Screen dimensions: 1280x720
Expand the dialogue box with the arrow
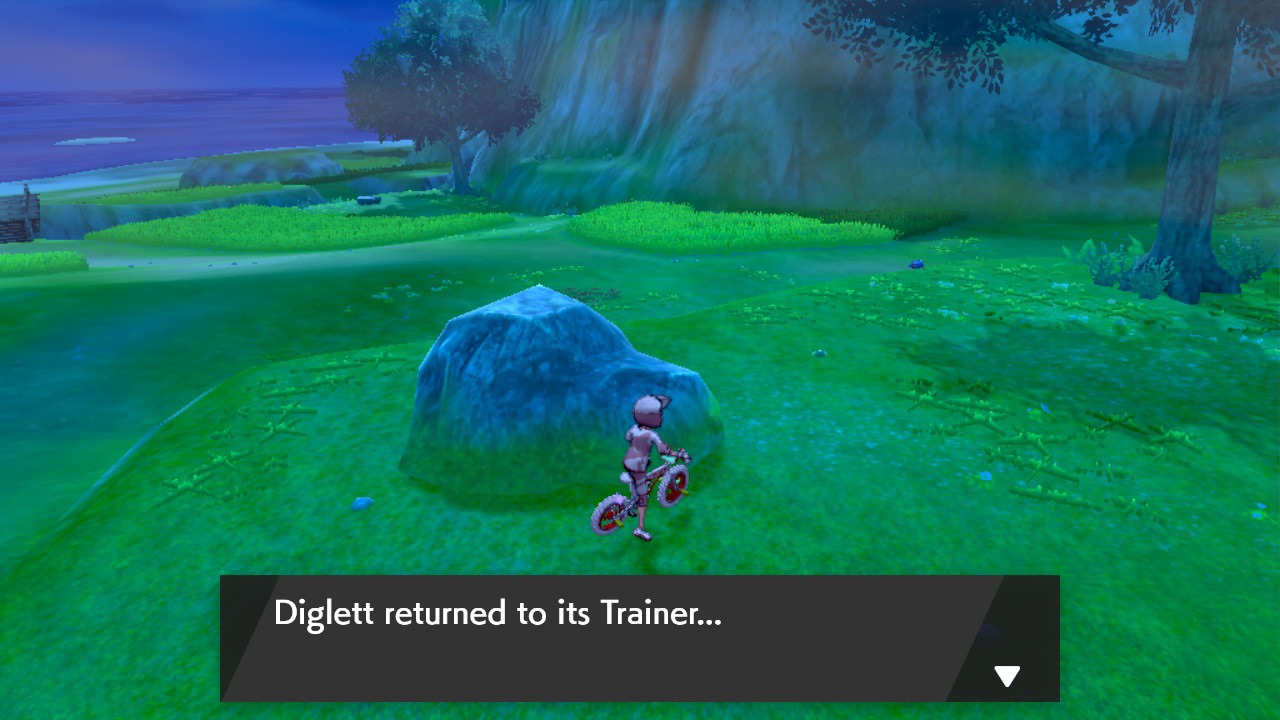click(1007, 675)
